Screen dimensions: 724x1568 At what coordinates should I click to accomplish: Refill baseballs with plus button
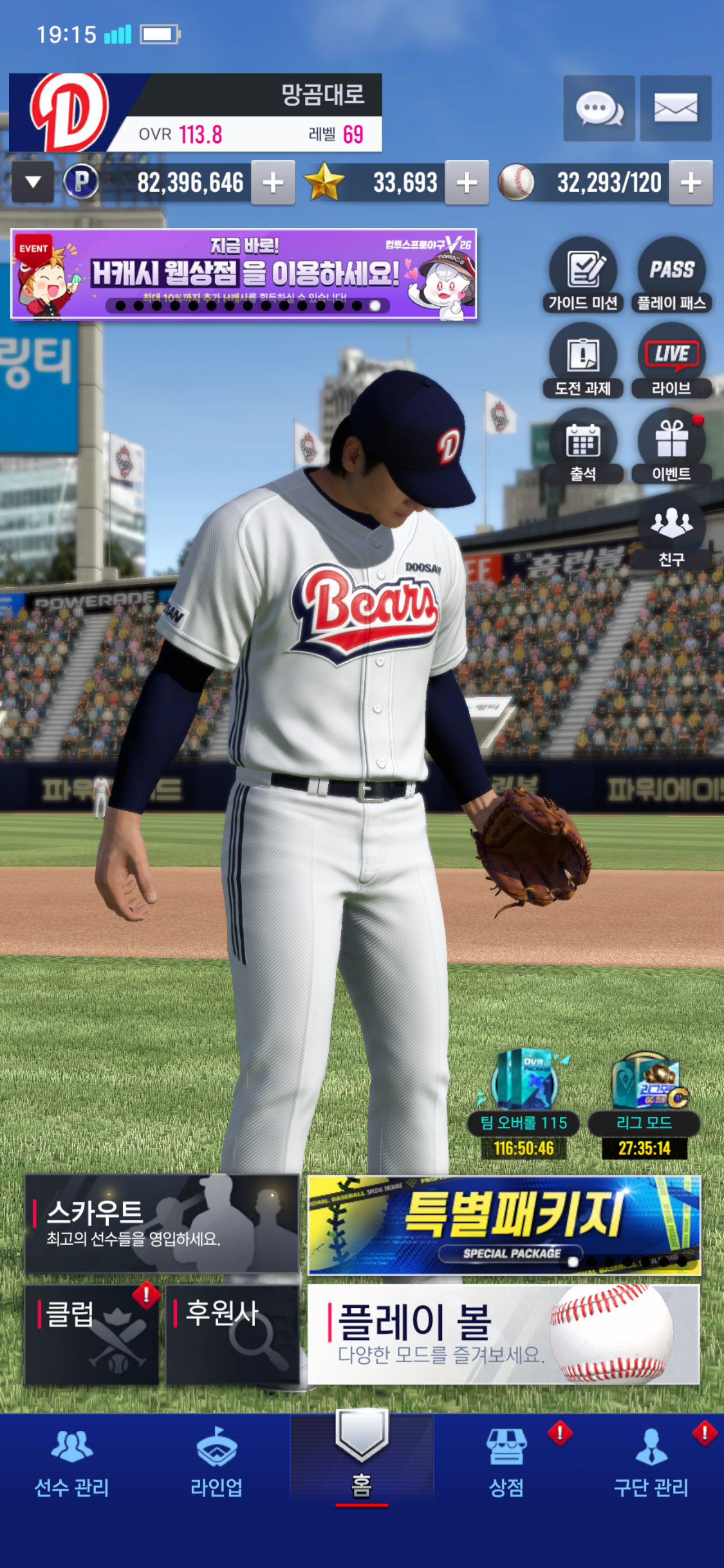(691, 183)
